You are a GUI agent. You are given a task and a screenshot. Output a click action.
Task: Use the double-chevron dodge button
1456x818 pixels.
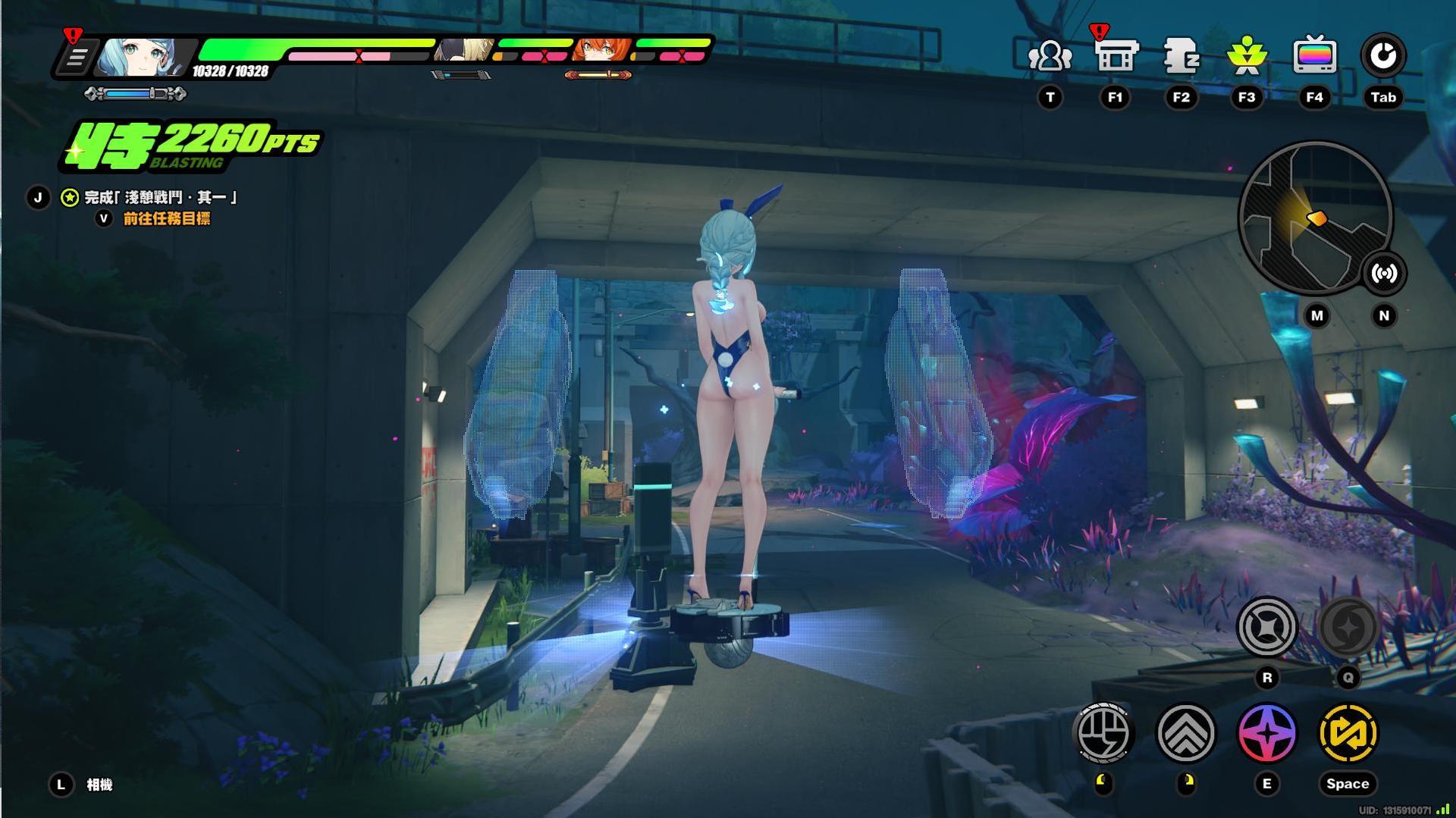point(1186,733)
